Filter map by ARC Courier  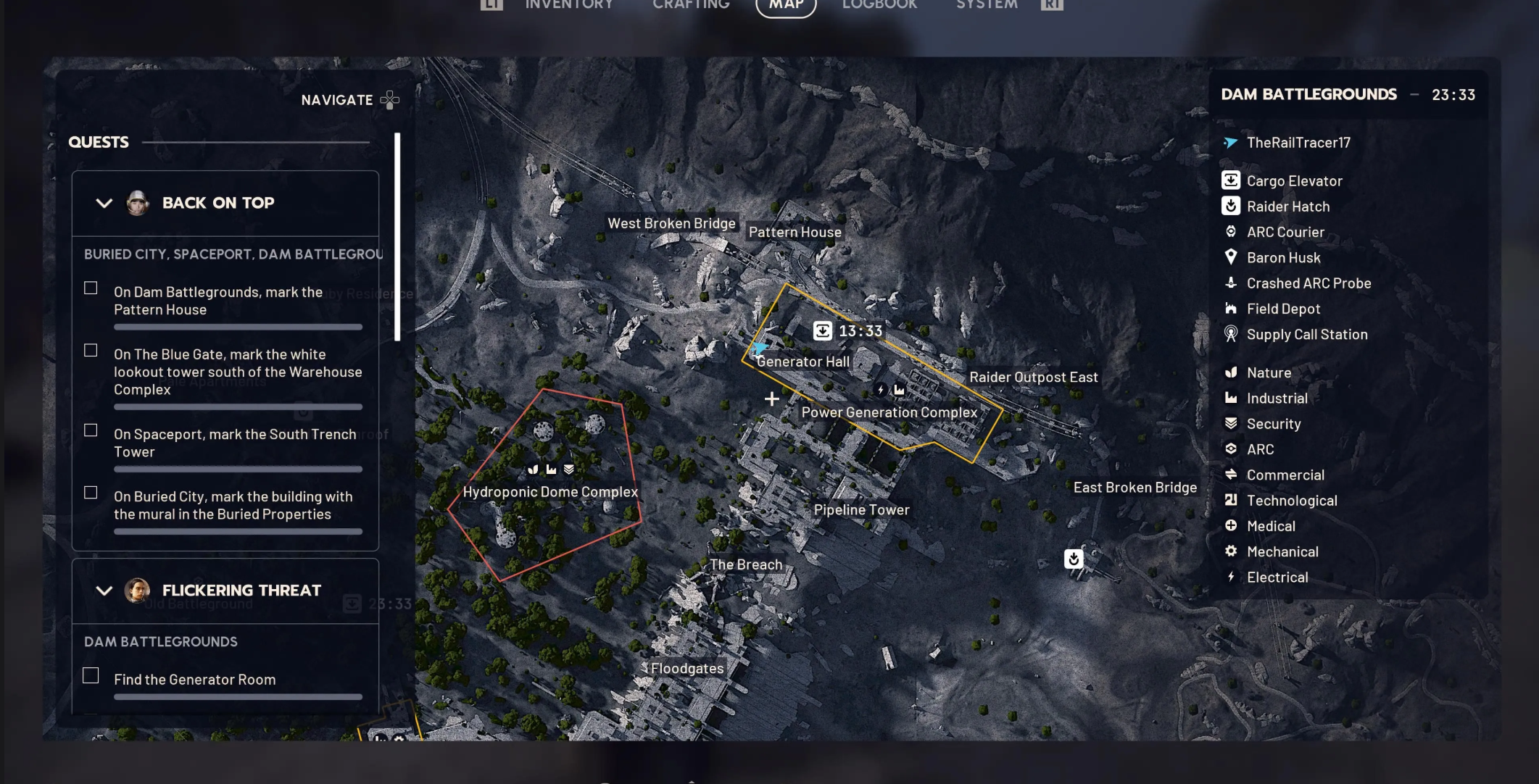pos(1285,233)
